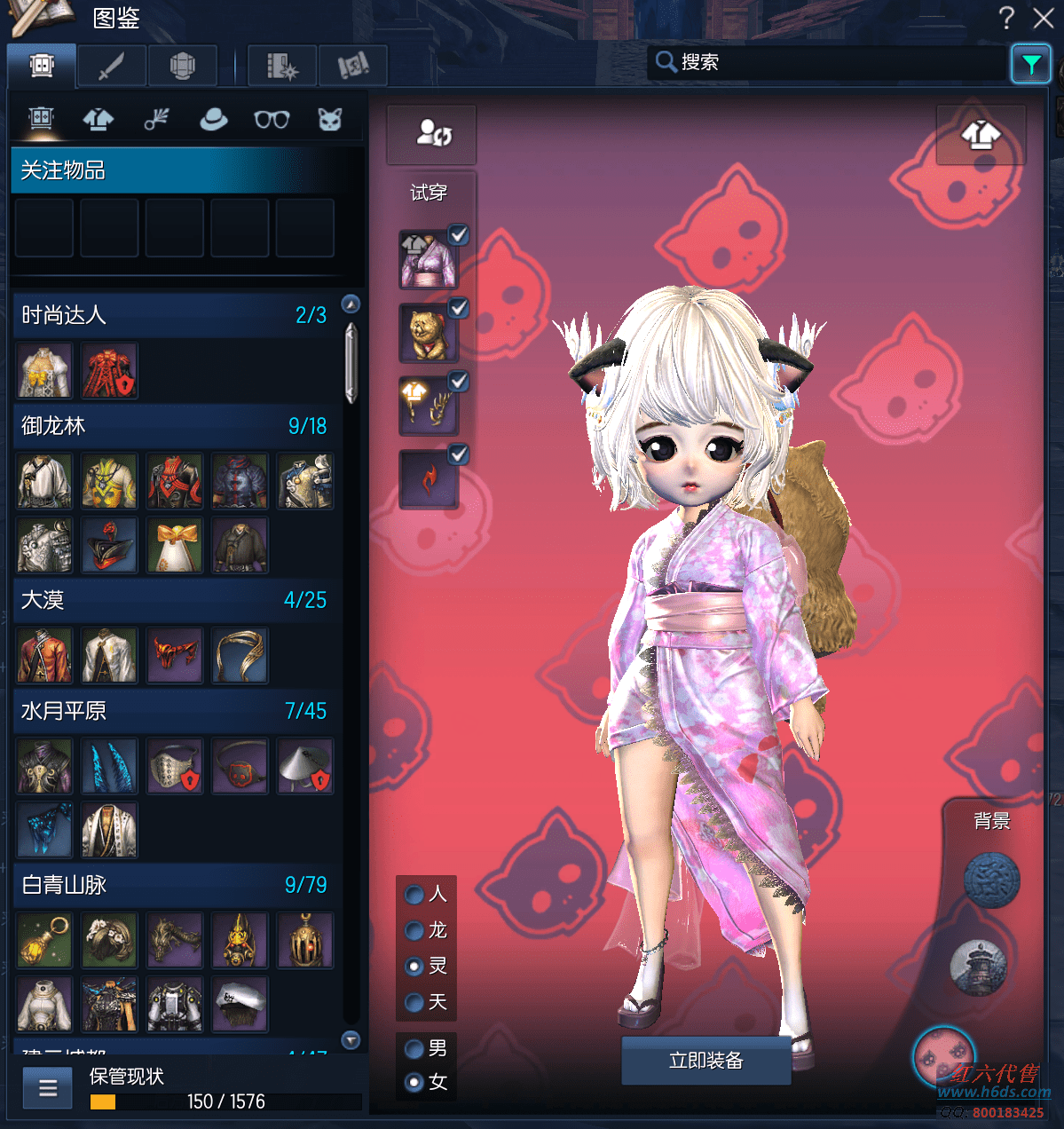Select the orange bow outfit icon
Viewport: 1064px width, 1129px height.
point(175,545)
